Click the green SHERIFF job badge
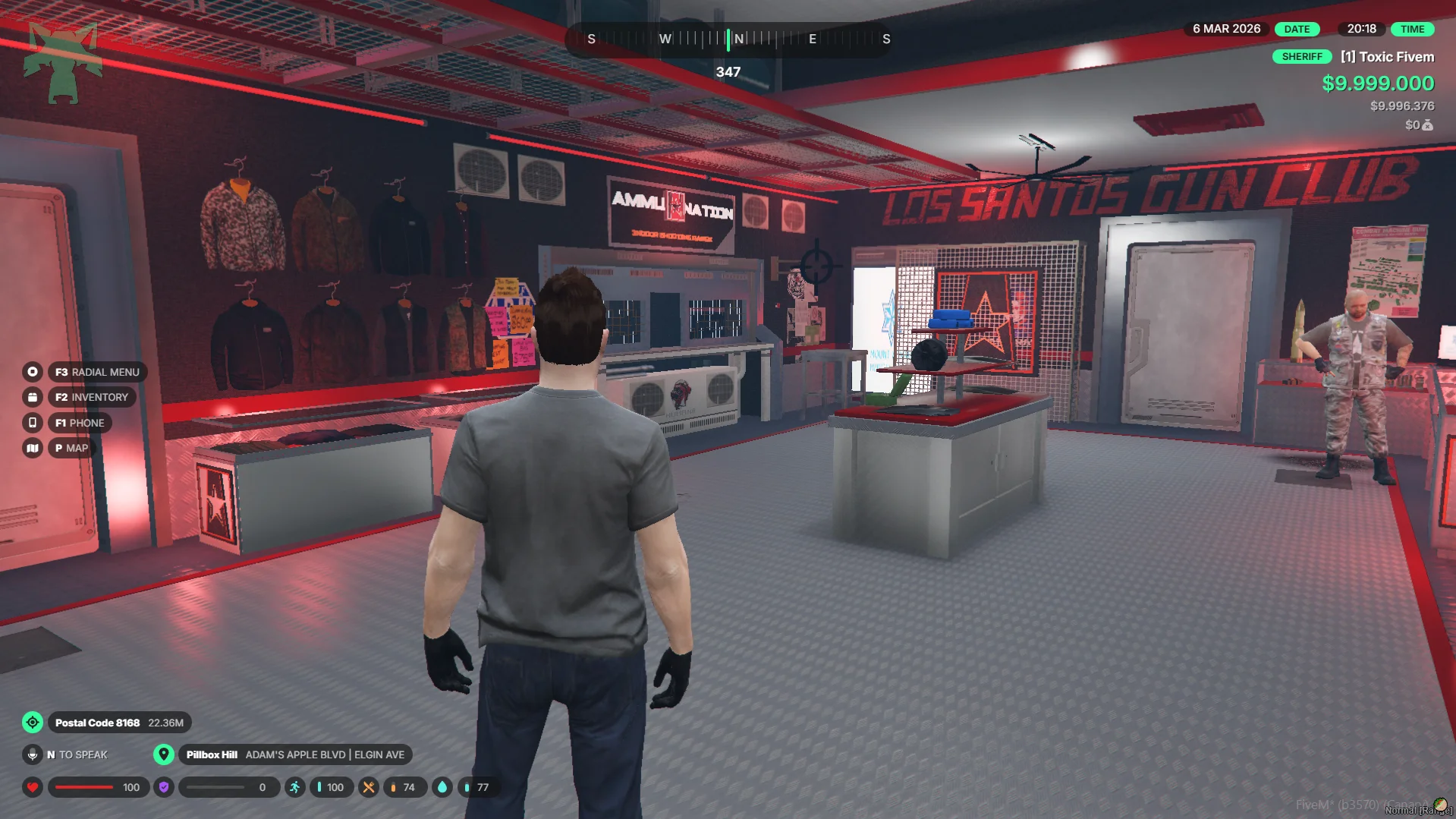Image resolution: width=1456 pixels, height=819 pixels. tap(1301, 57)
